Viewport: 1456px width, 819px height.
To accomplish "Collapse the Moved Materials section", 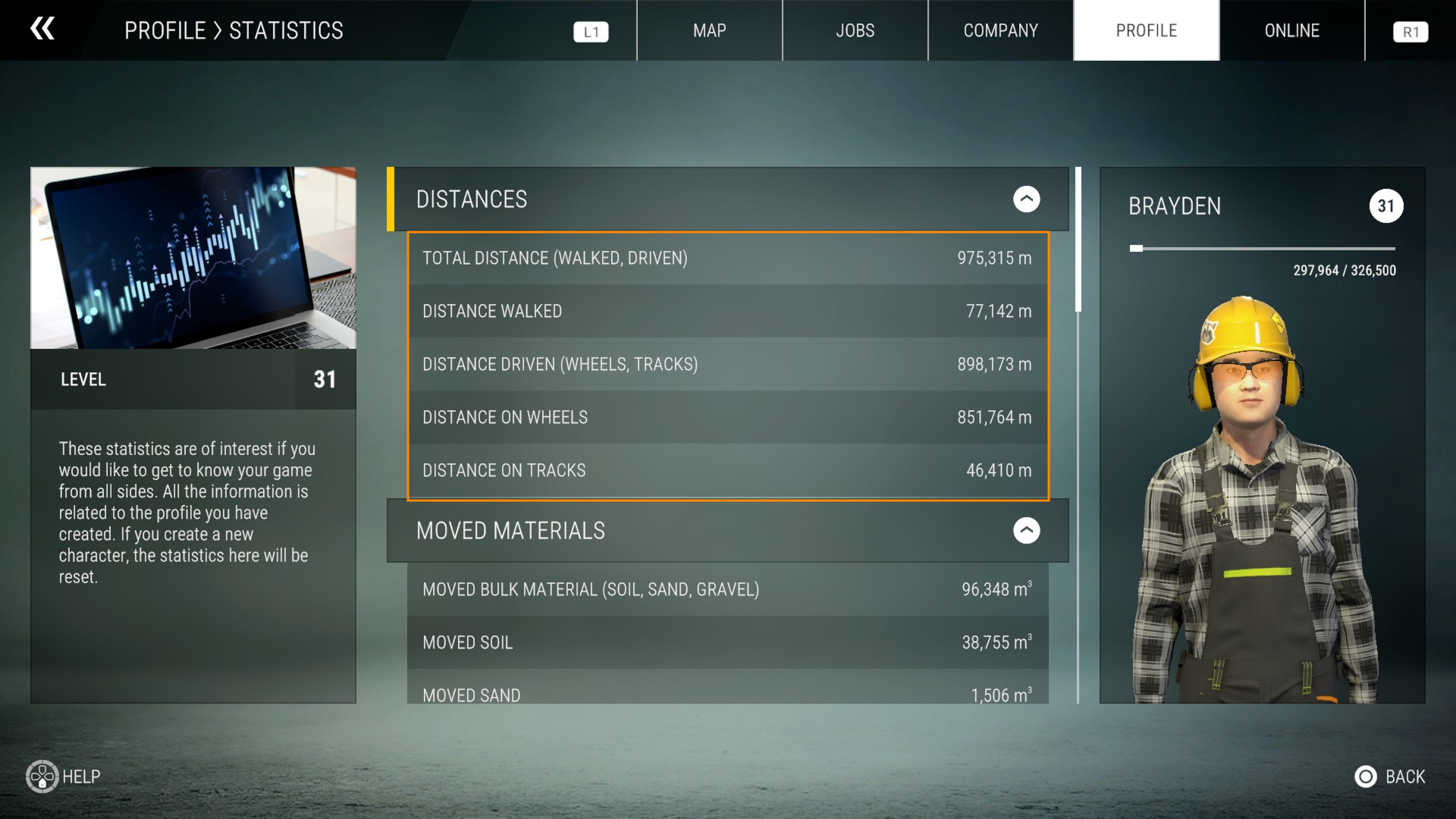I will tap(1026, 531).
